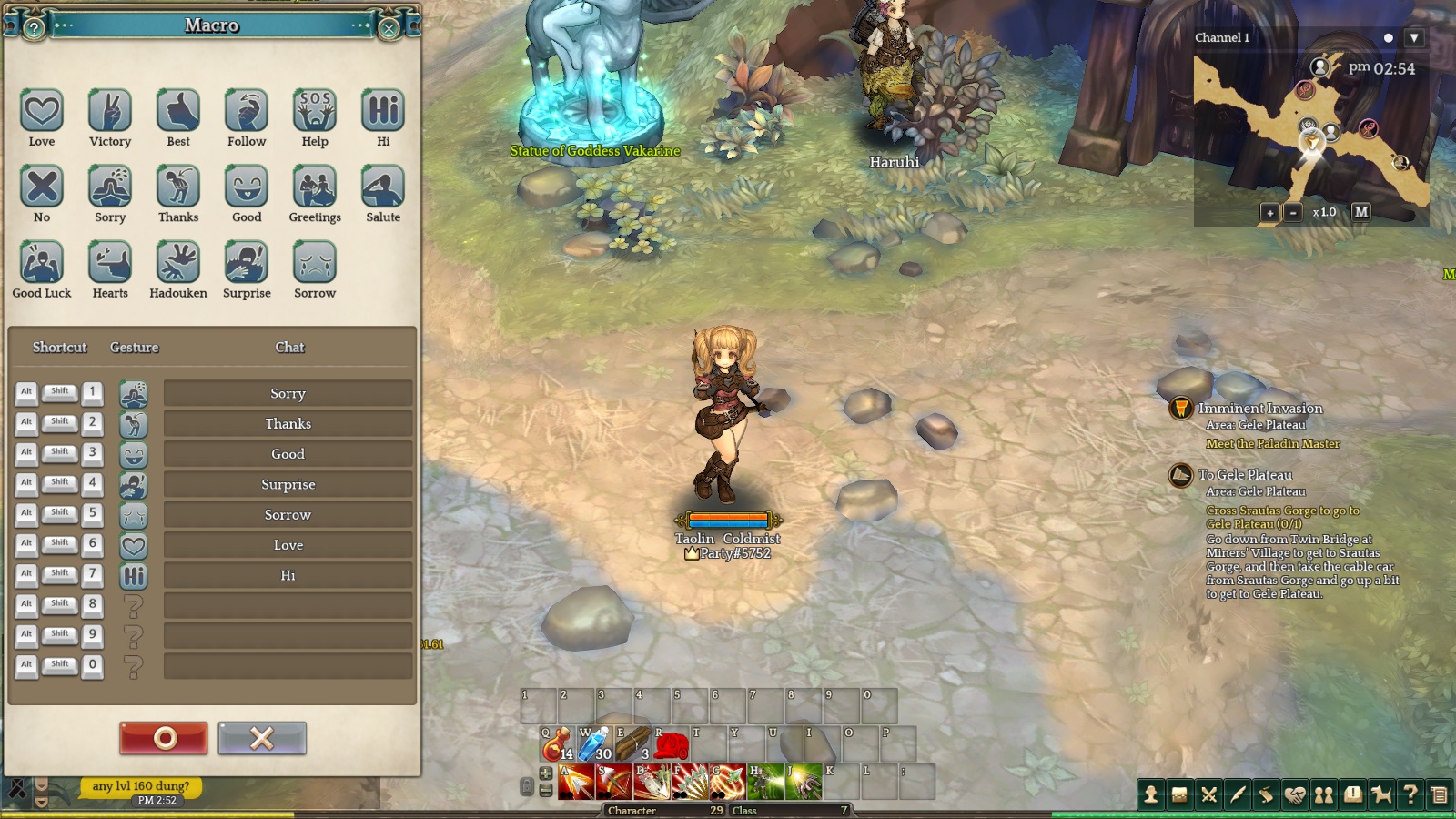1456x819 pixels.
Task: Close the Macro window
Action: (x=389, y=28)
